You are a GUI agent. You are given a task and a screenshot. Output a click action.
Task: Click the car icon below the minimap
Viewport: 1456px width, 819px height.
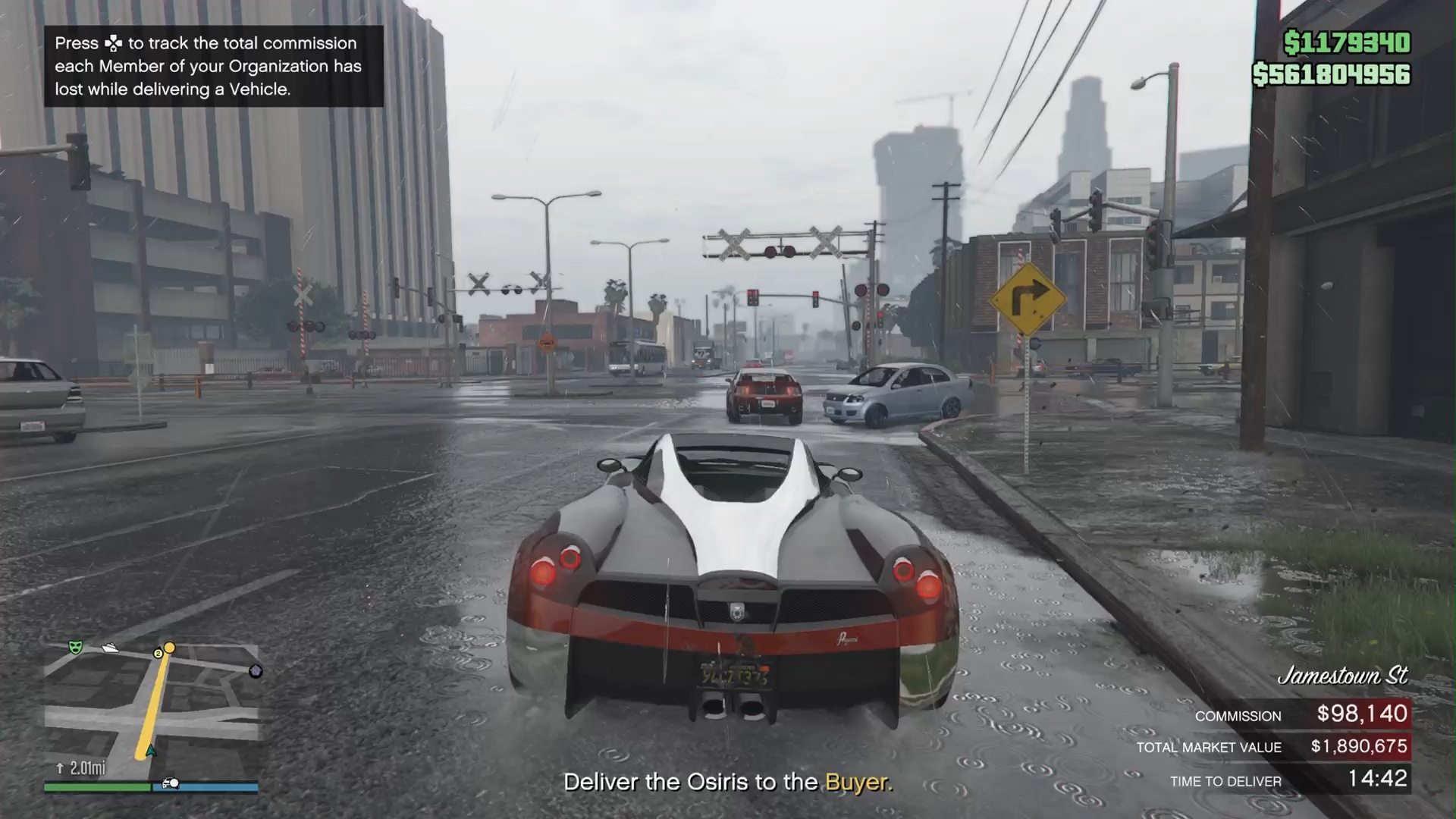coord(171,783)
